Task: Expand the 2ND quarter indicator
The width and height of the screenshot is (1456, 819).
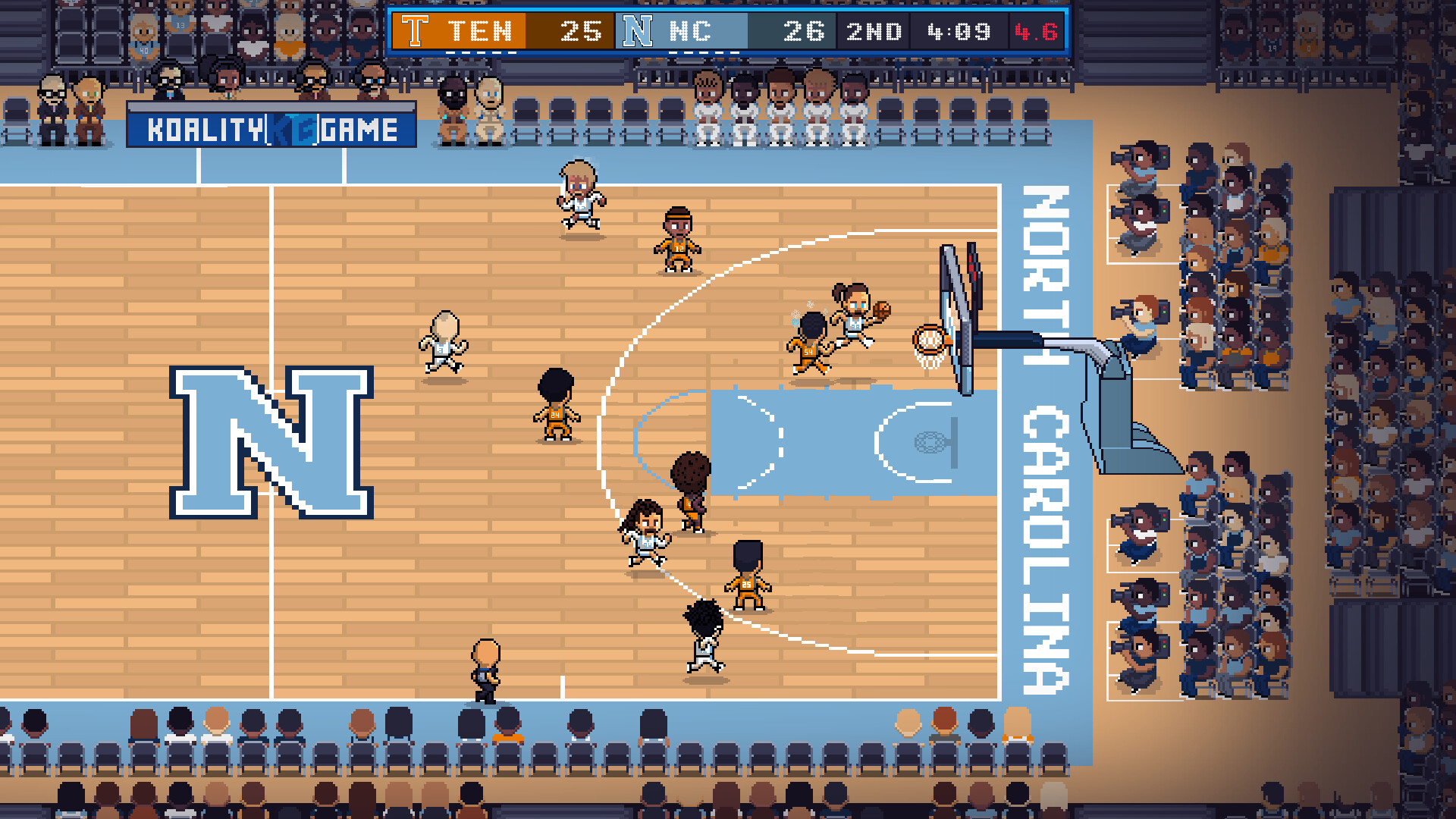Action: [874, 32]
